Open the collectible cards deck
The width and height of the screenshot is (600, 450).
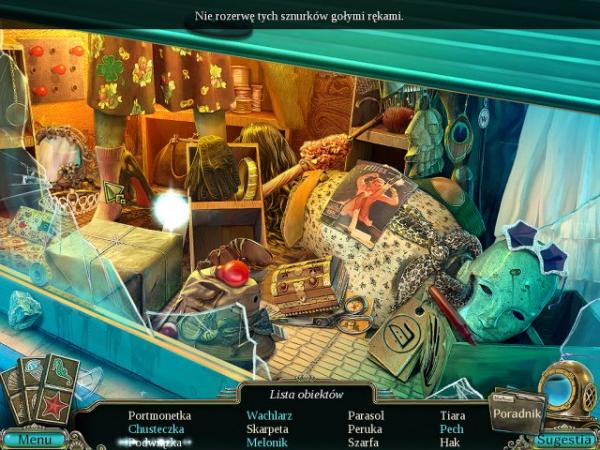click(38, 390)
